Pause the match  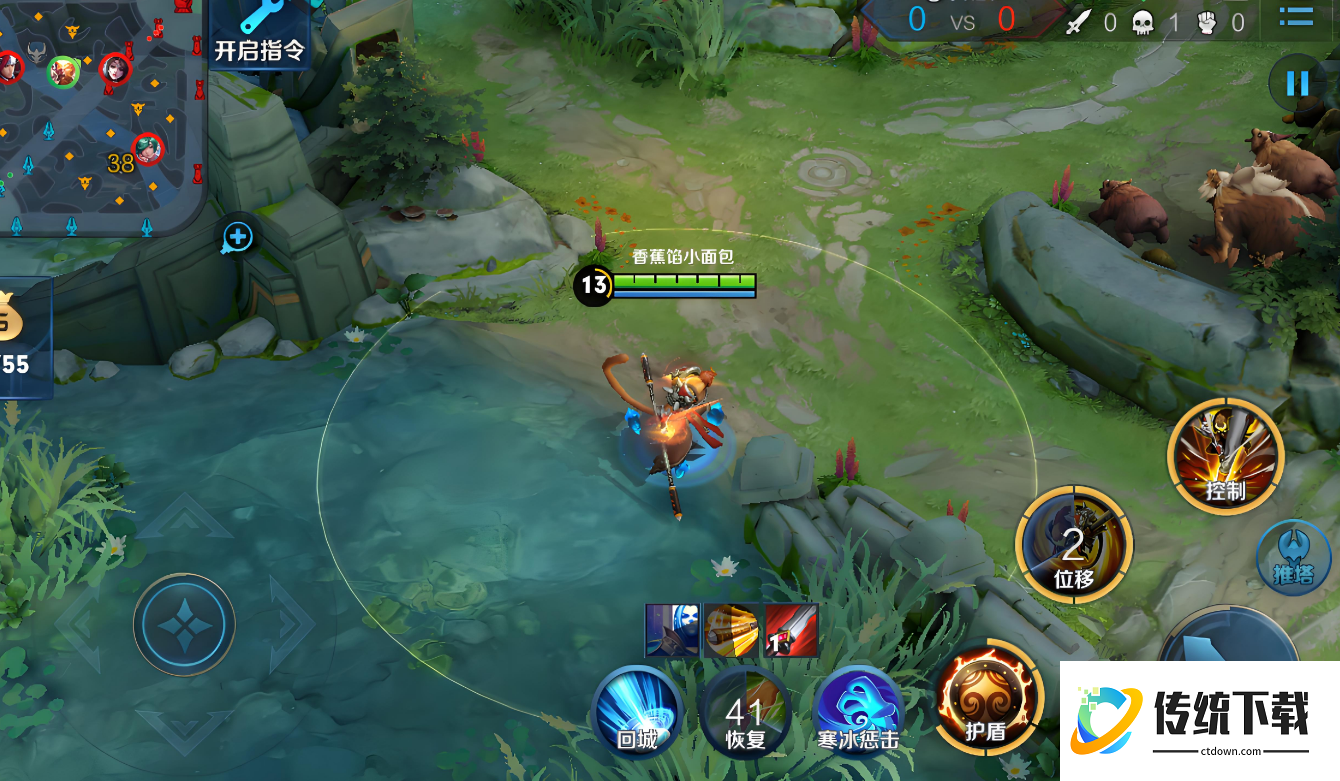click(x=1297, y=83)
